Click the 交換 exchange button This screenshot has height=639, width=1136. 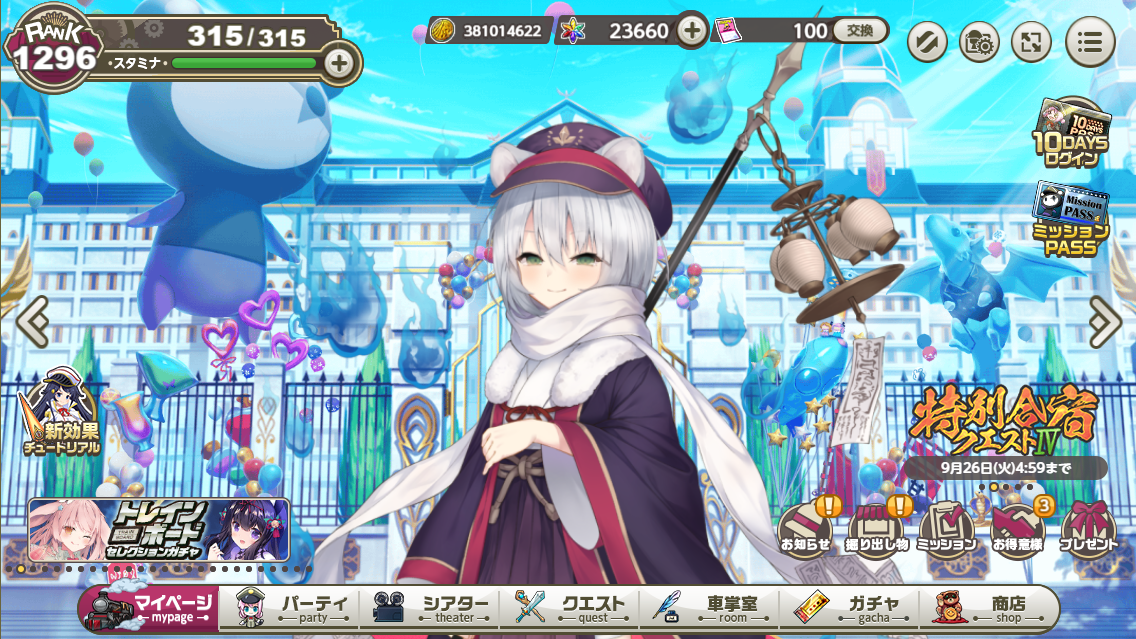click(x=859, y=31)
